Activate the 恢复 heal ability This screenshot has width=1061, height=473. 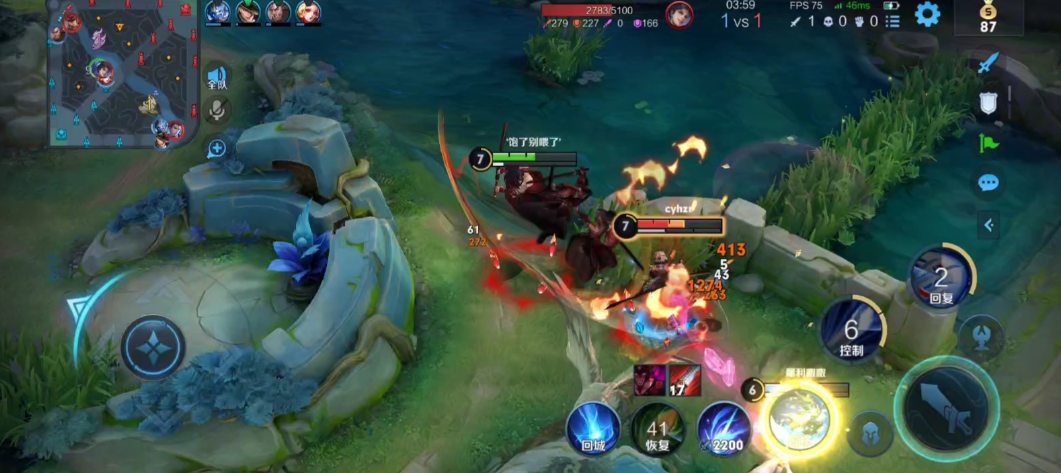click(657, 430)
